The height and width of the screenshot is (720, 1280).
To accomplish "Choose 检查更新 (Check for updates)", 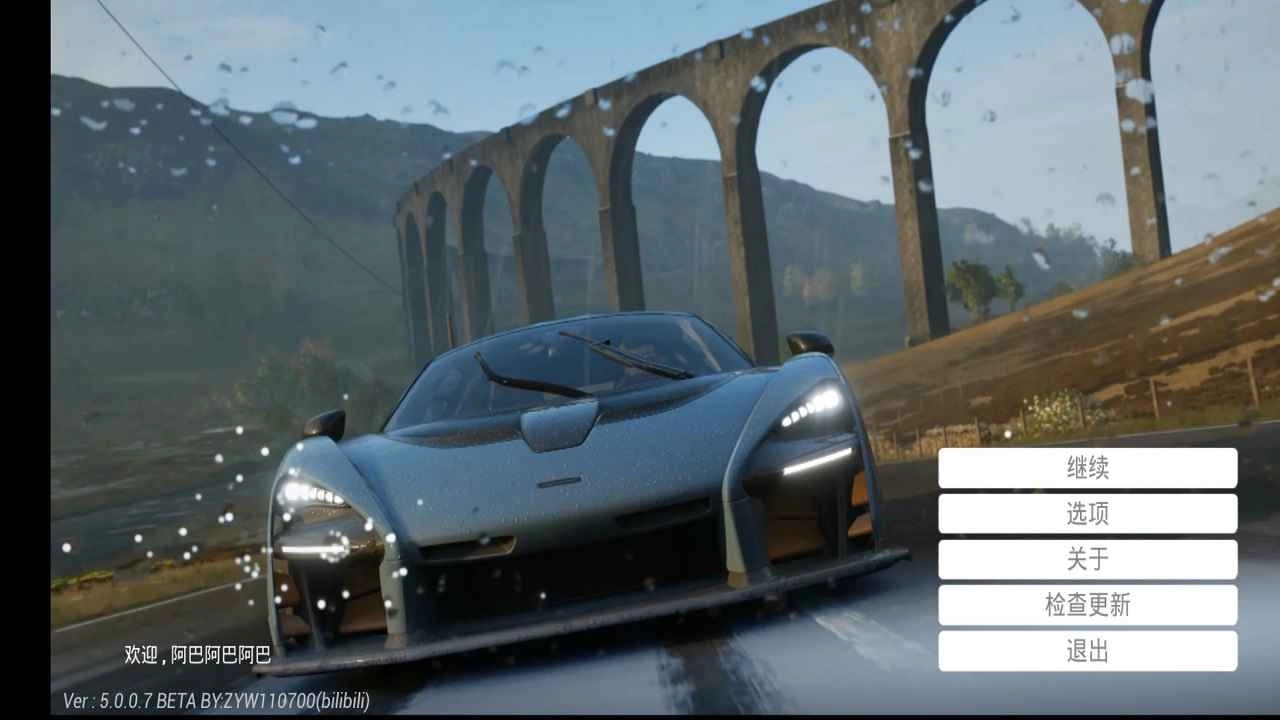I will pos(1087,605).
